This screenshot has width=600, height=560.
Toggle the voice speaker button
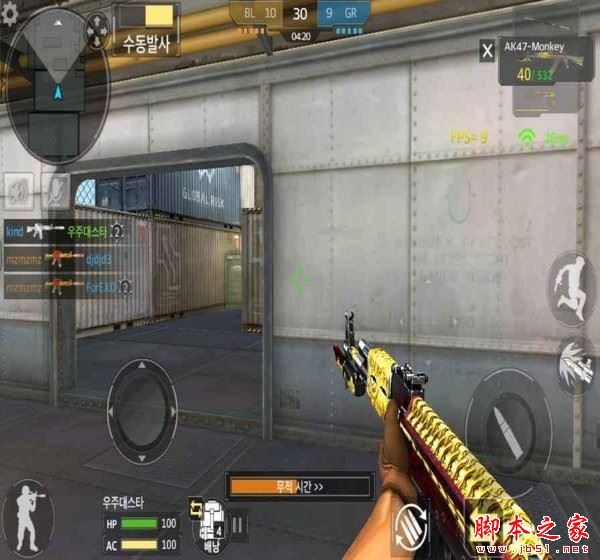(20, 187)
